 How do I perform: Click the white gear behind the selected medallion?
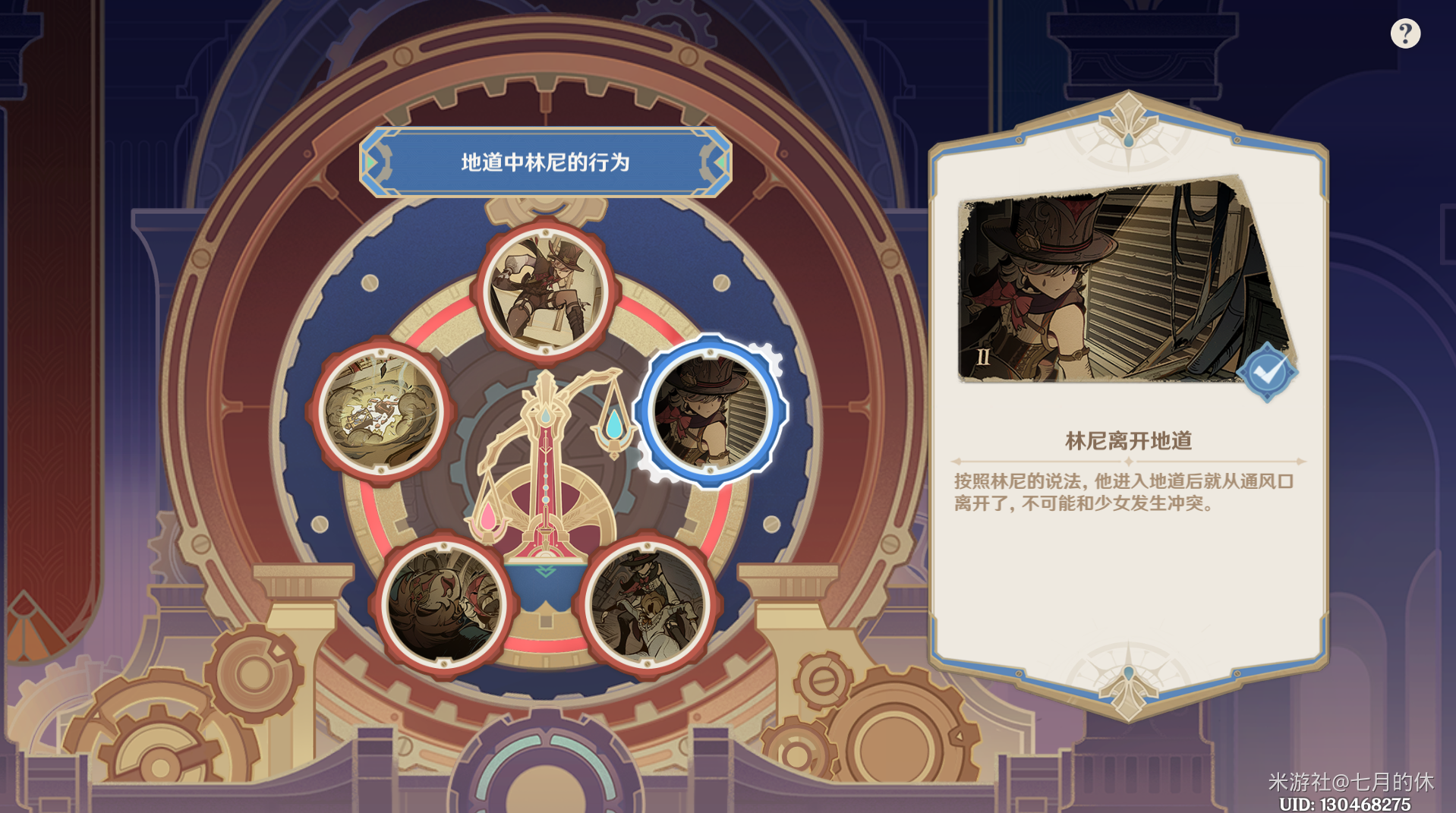coord(767,357)
